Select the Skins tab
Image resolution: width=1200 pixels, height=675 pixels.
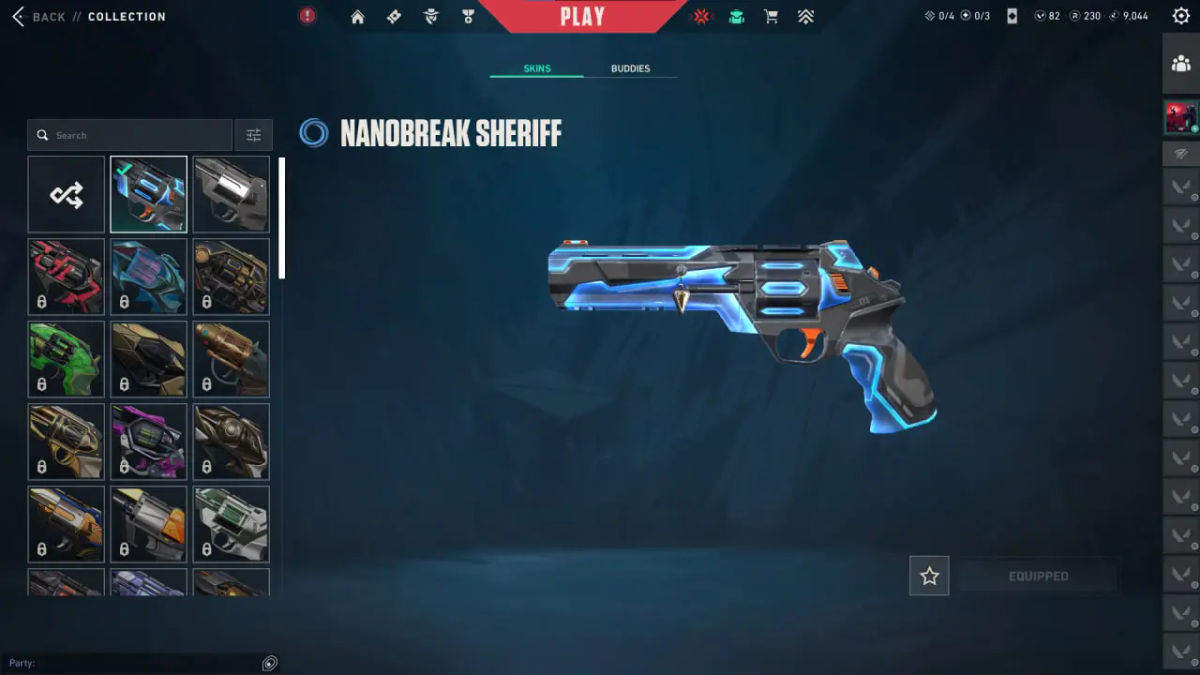coord(537,69)
